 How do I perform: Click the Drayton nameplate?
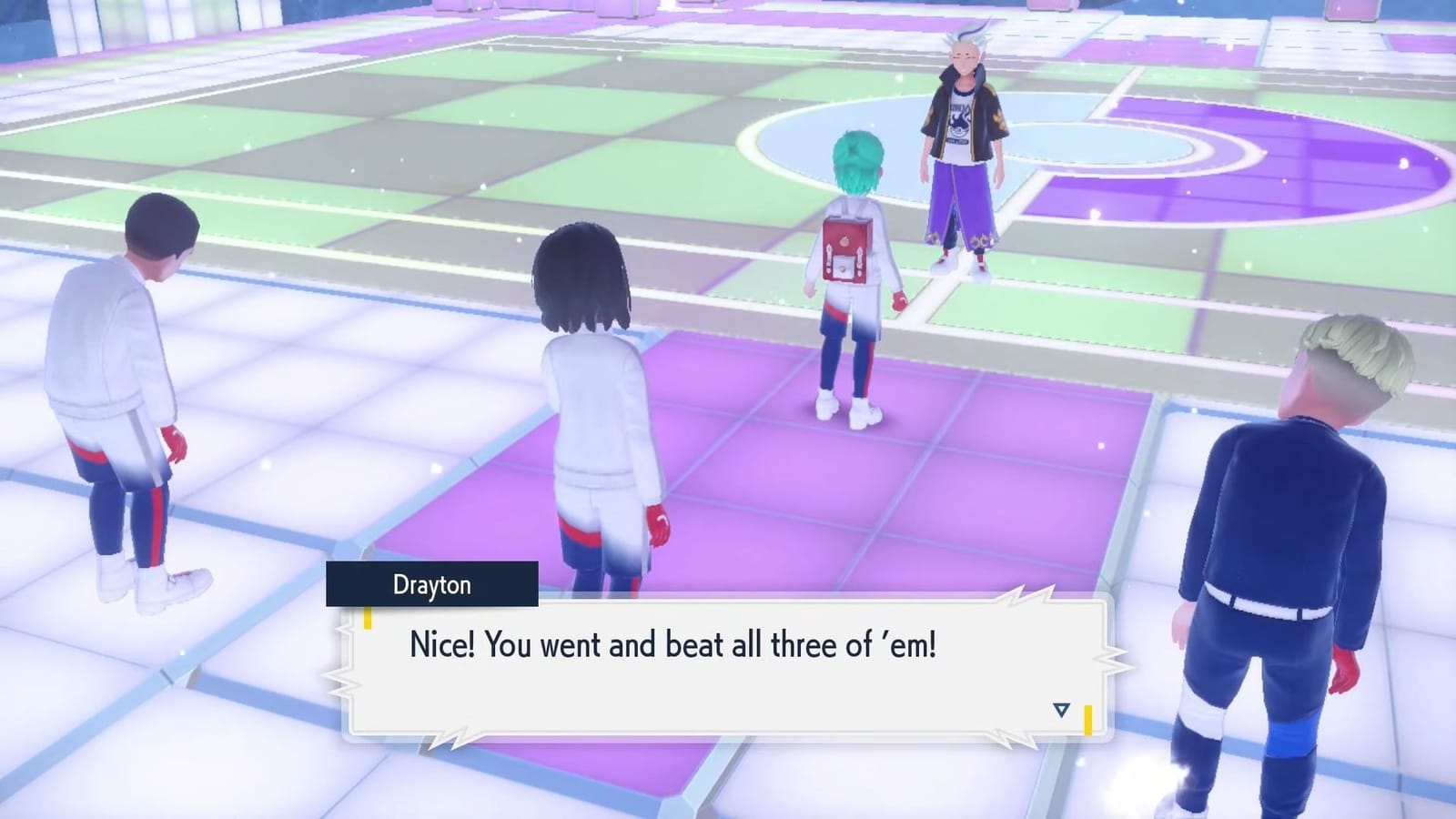(432, 585)
